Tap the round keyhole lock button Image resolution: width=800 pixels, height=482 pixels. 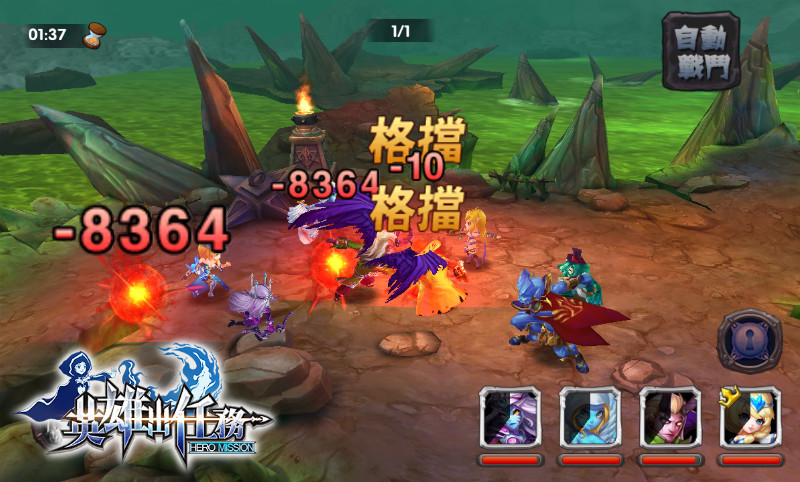click(750, 342)
